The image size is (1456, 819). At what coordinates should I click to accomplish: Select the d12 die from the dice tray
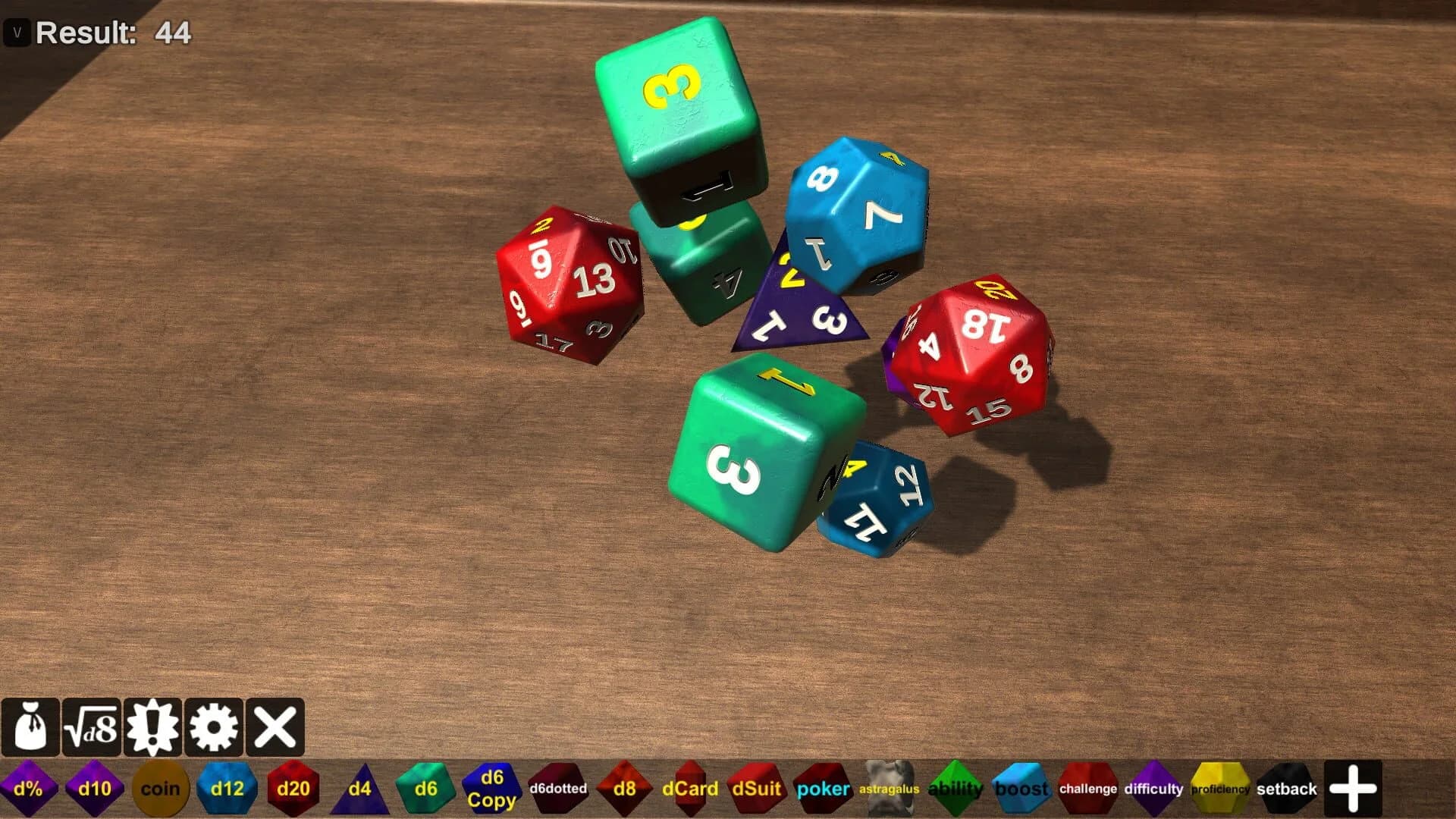coord(227,789)
